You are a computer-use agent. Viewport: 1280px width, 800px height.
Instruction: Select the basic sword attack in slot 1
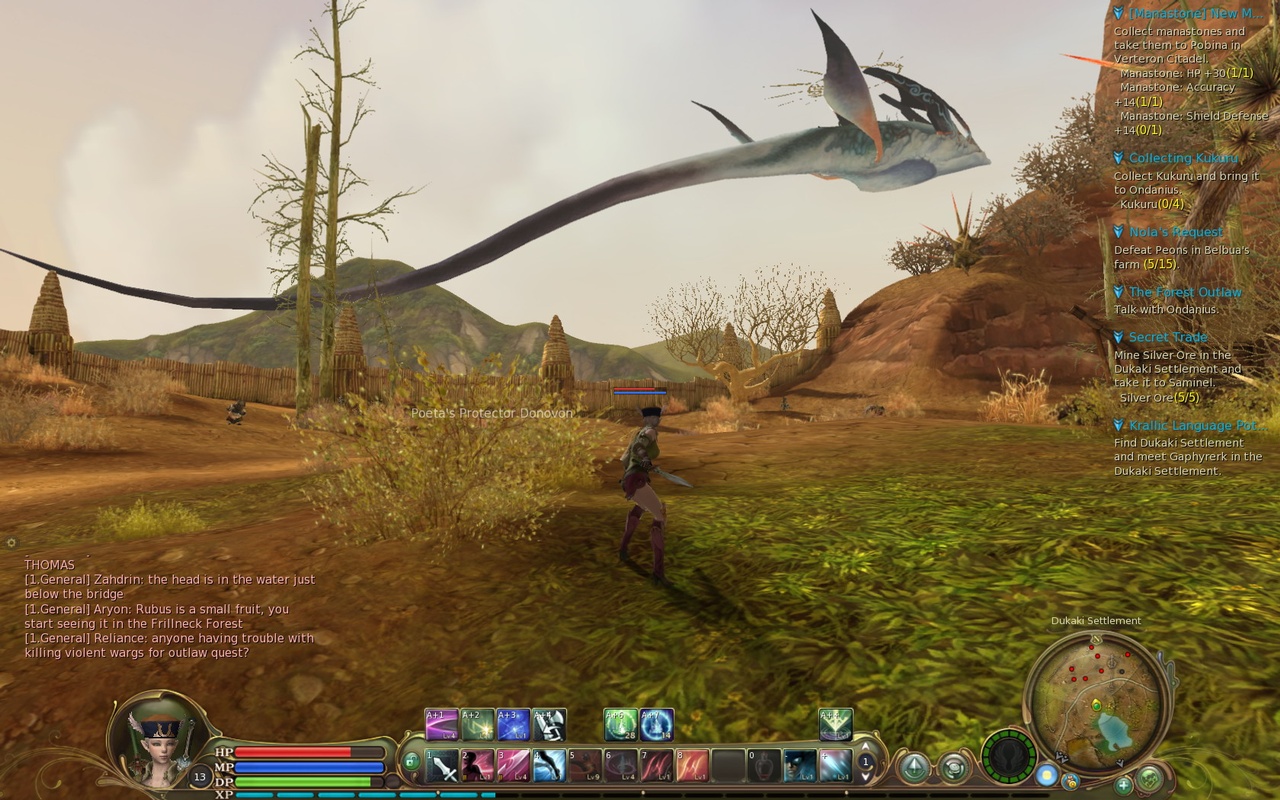tap(441, 764)
